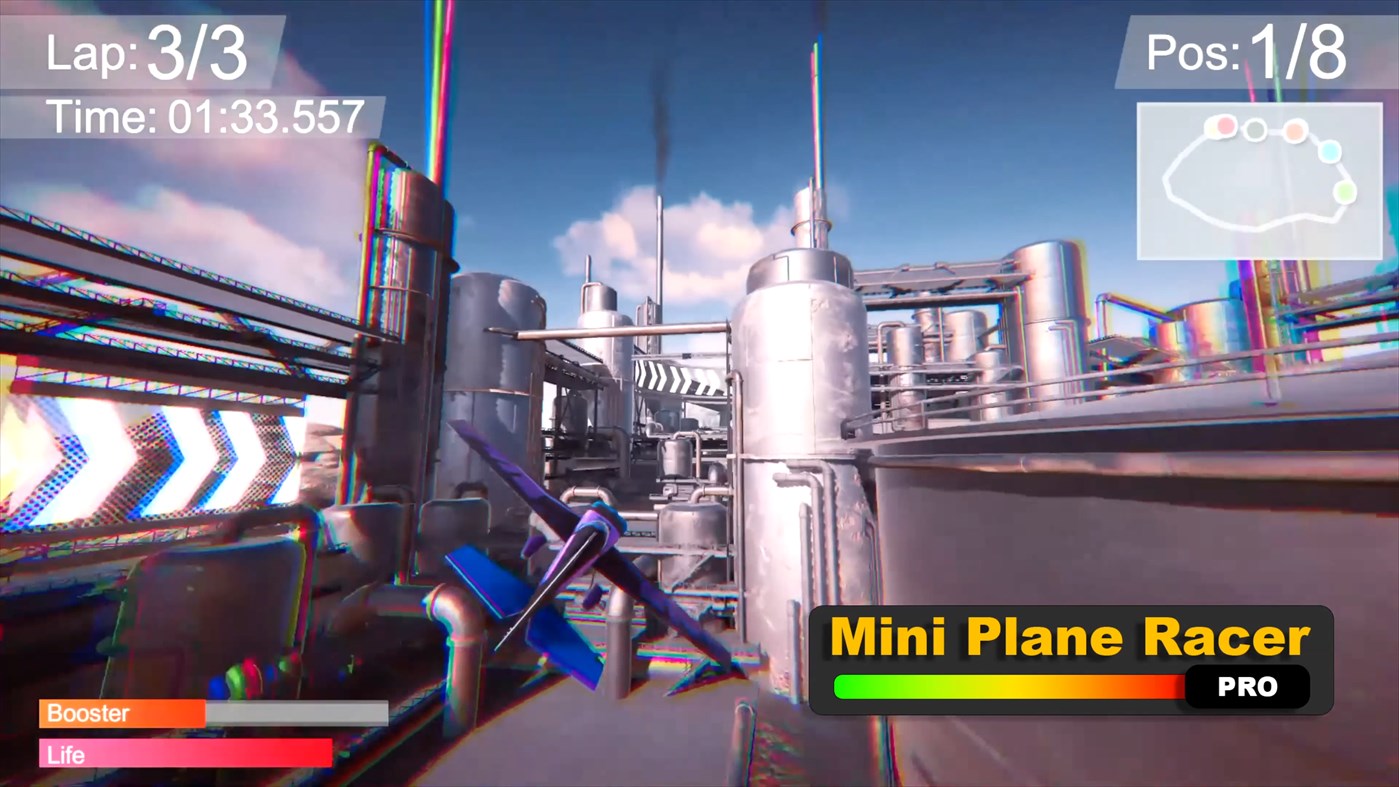Open the minimap overview panel
Image resolution: width=1399 pixels, height=787 pixels.
[x=1258, y=180]
